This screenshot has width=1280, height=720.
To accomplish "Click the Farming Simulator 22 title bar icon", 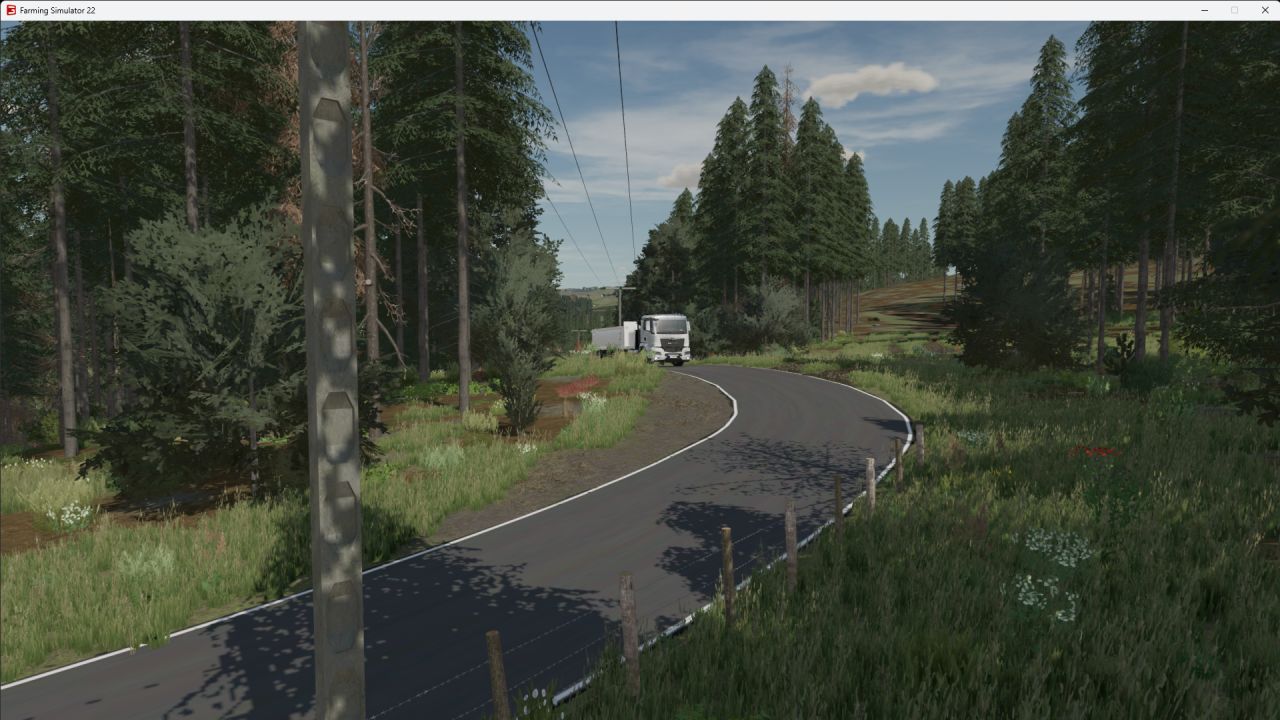I will click(x=11, y=8).
